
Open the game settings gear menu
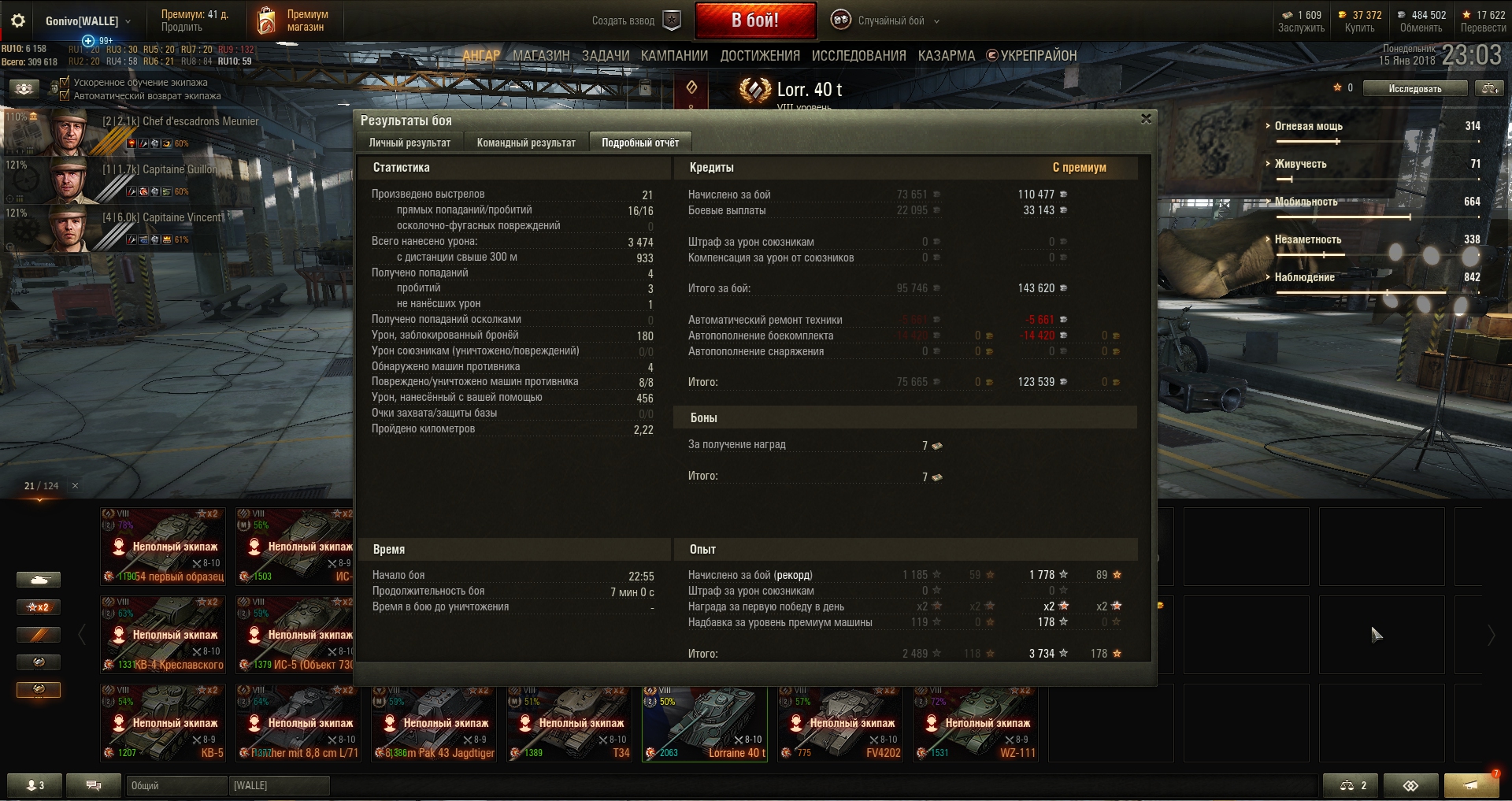click(17, 20)
